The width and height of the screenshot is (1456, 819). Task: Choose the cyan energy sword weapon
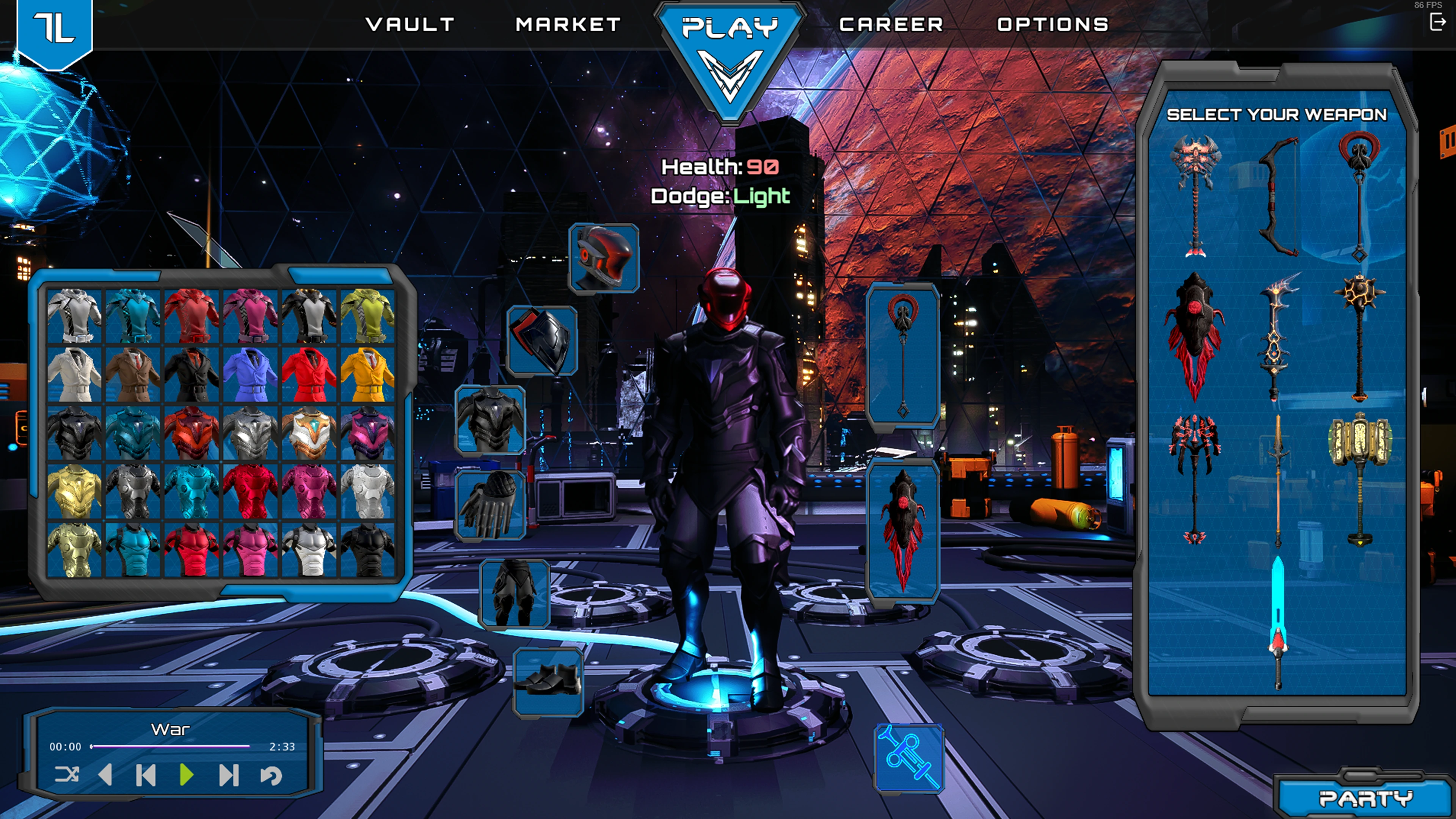point(1277,622)
